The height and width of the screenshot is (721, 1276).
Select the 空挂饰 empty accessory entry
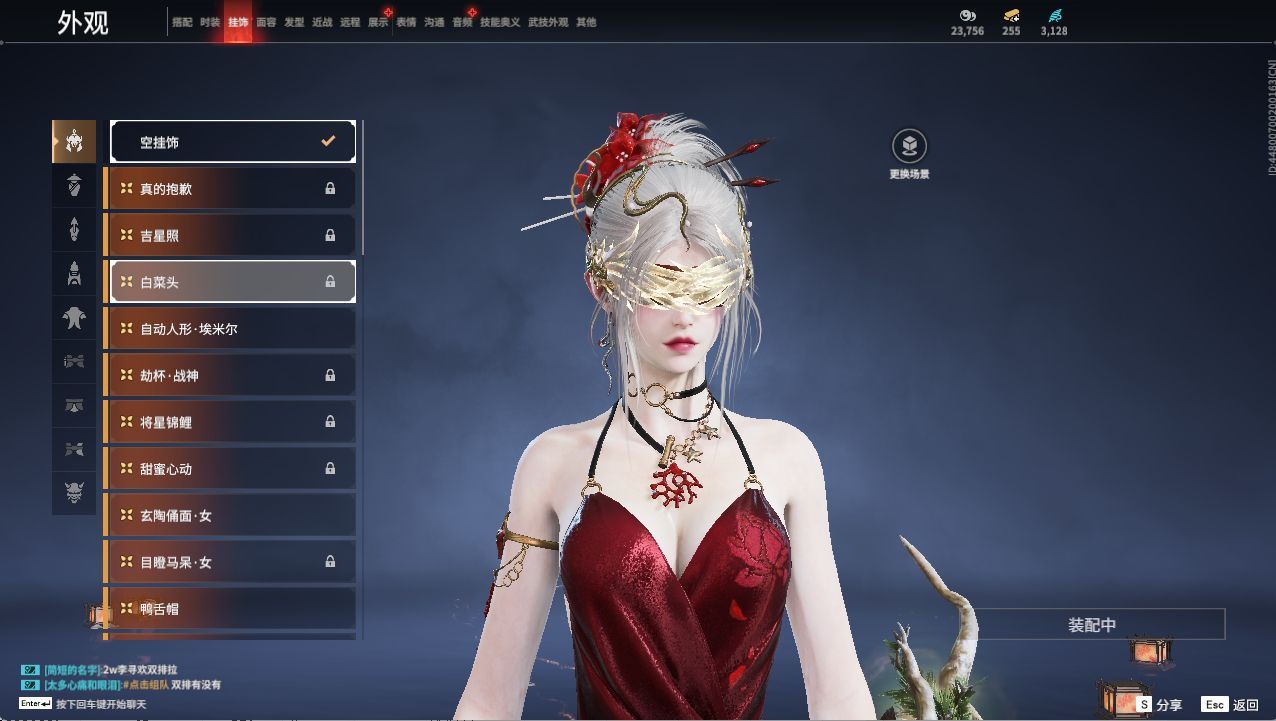232,142
